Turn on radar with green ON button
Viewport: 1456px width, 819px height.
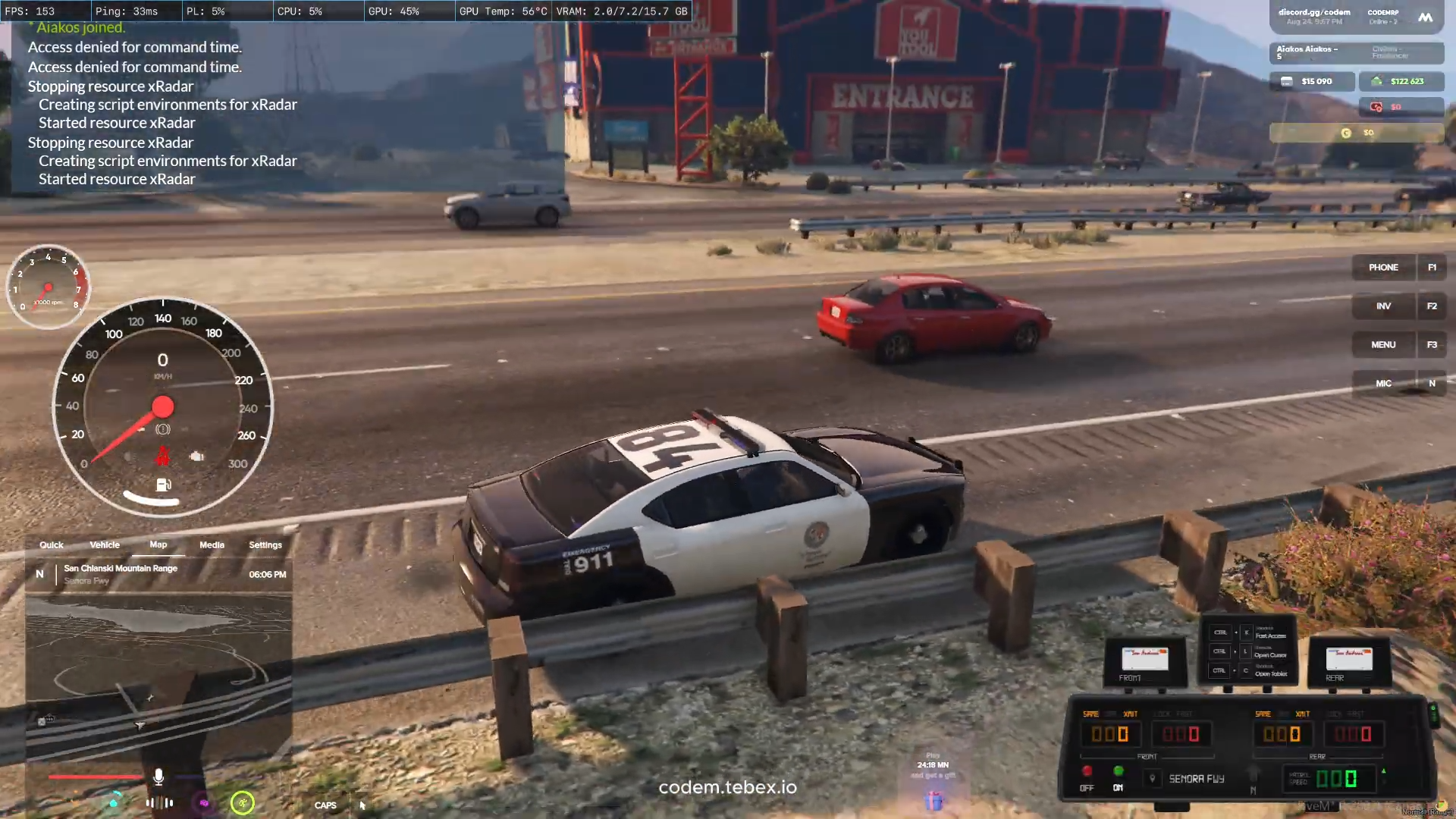click(1118, 772)
